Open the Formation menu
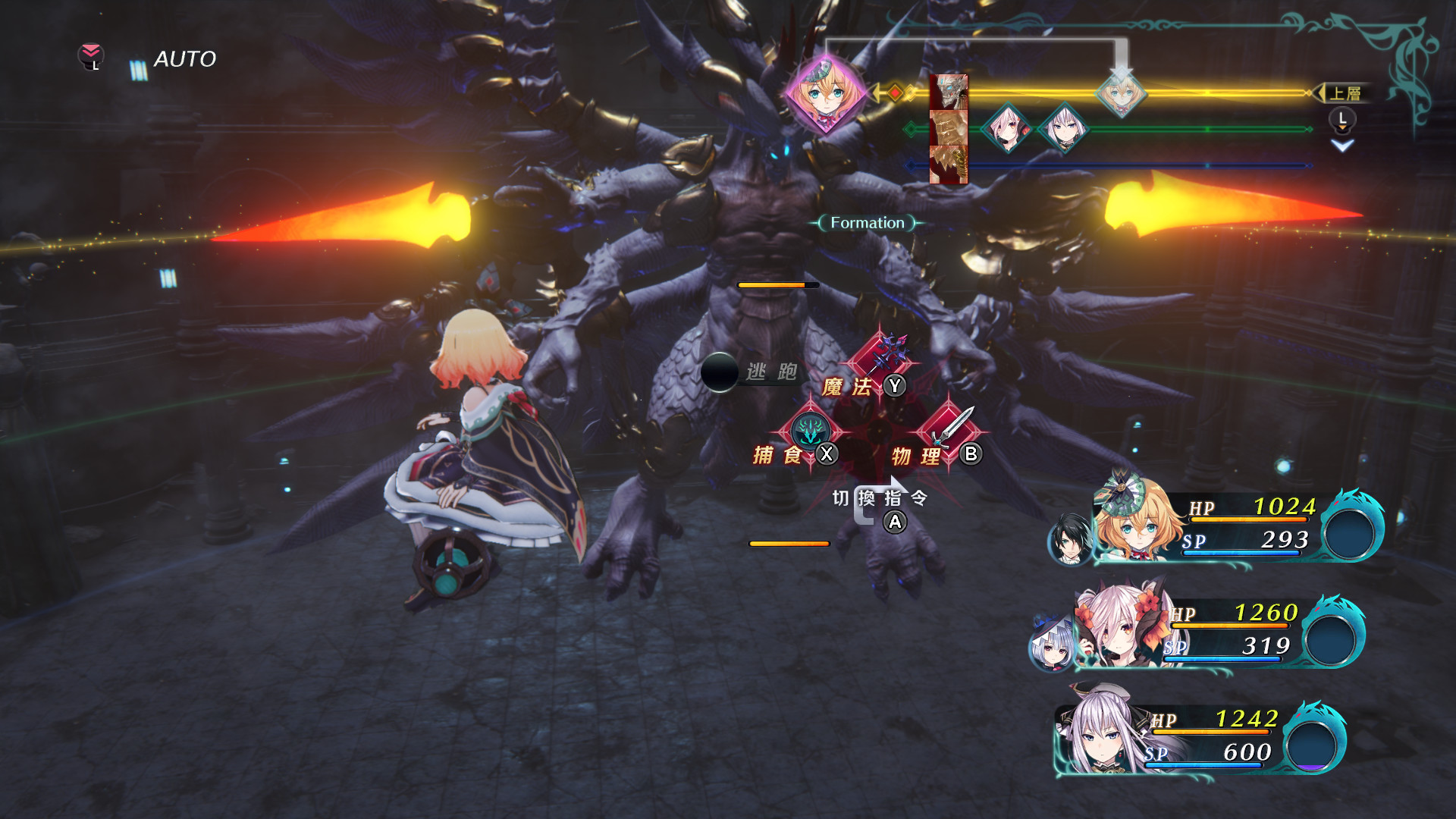The width and height of the screenshot is (1456, 819). 866,222
